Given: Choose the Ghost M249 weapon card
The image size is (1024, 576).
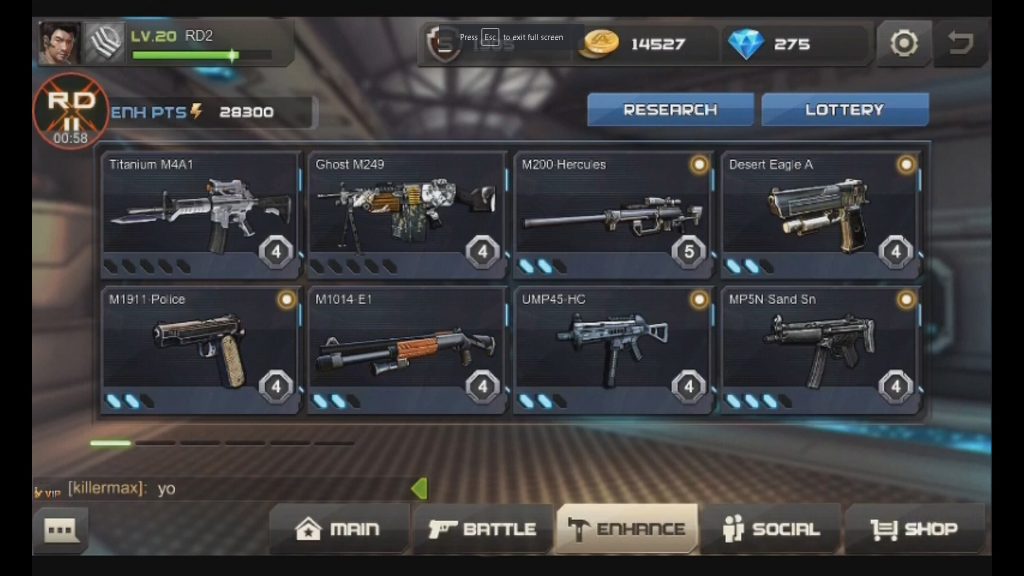Looking at the screenshot, I should 407,214.
